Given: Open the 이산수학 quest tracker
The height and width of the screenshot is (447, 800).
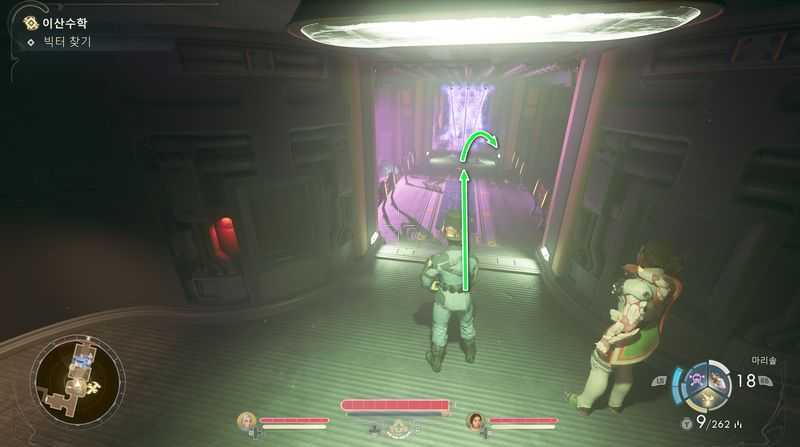Looking at the screenshot, I should pos(56,21).
